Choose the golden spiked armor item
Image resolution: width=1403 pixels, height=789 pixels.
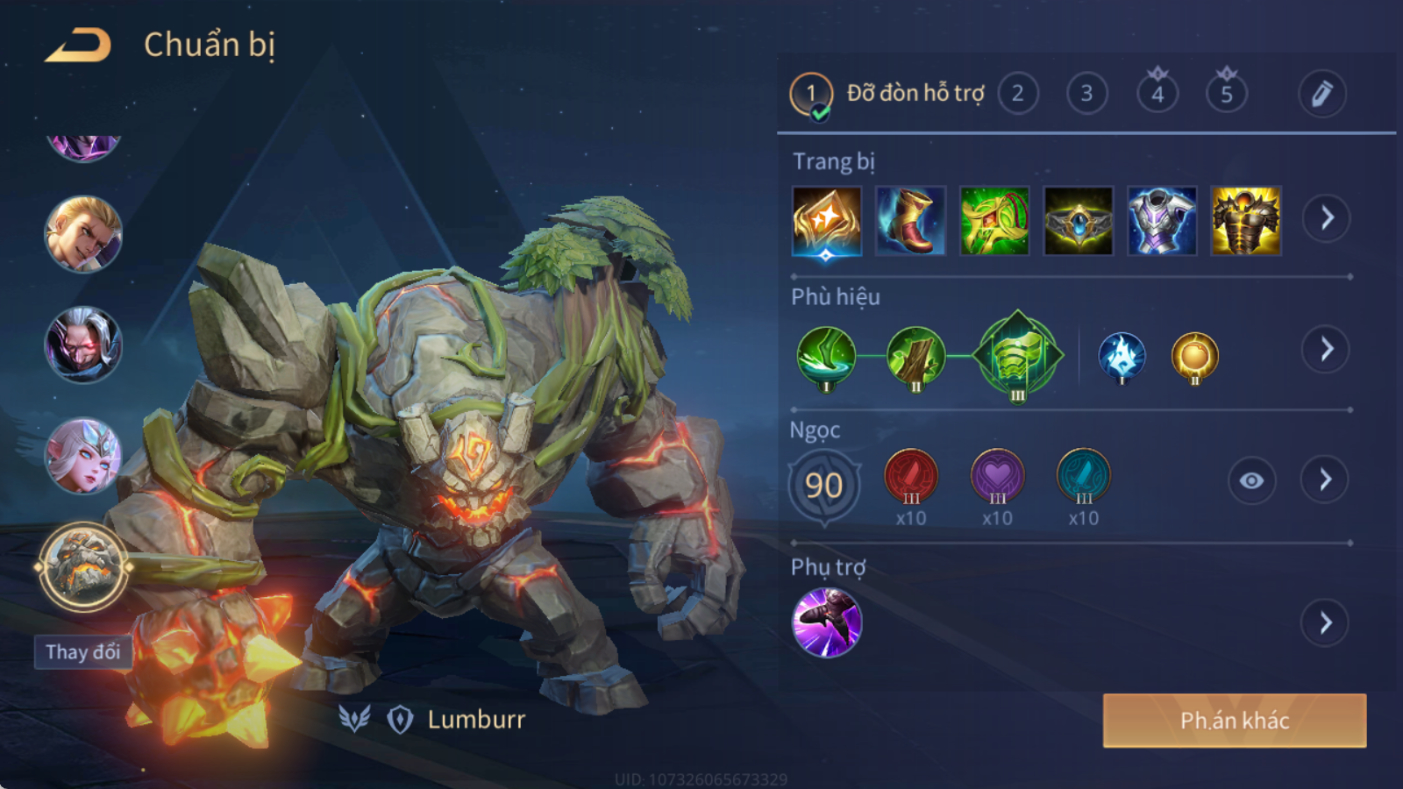tap(1246, 220)
